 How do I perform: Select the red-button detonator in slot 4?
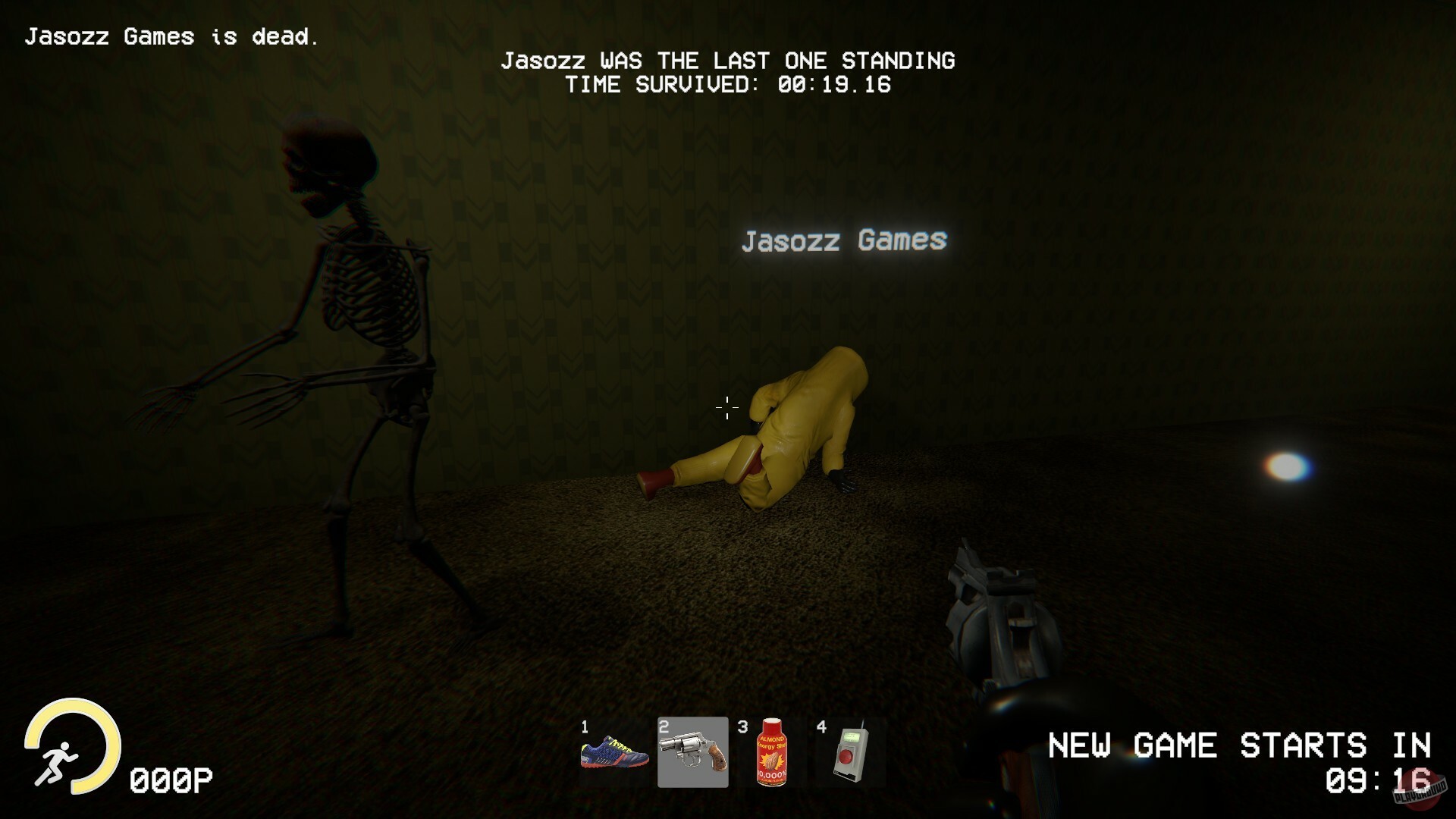[849, 753]
